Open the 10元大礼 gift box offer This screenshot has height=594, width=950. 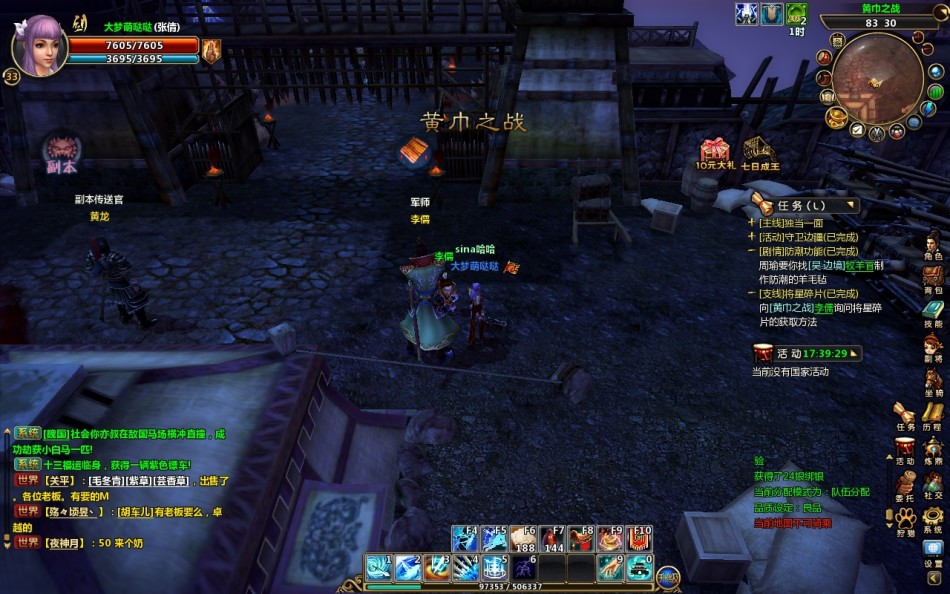(715, 152)
